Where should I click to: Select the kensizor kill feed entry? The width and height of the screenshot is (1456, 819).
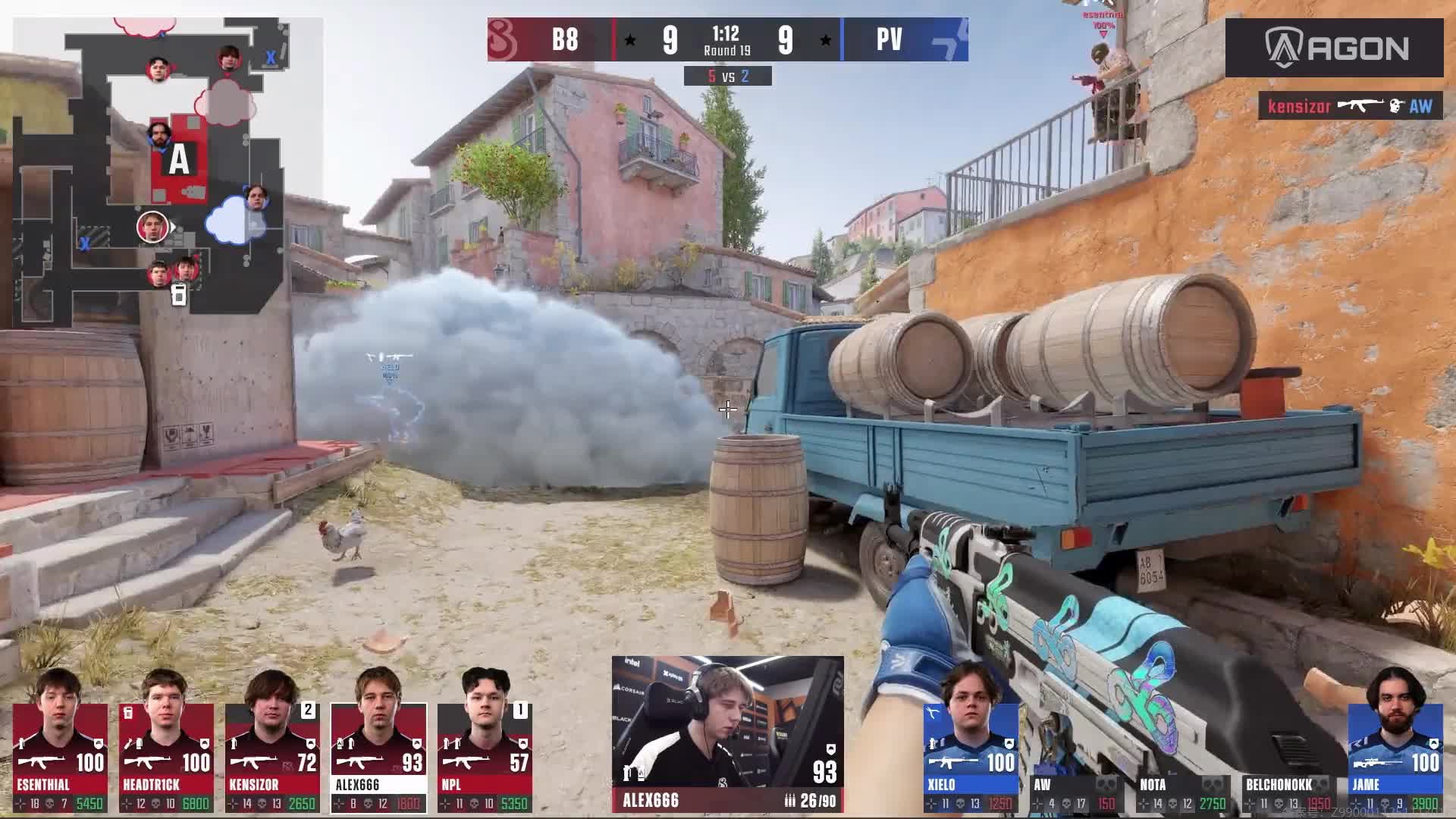pos(1350,106)
